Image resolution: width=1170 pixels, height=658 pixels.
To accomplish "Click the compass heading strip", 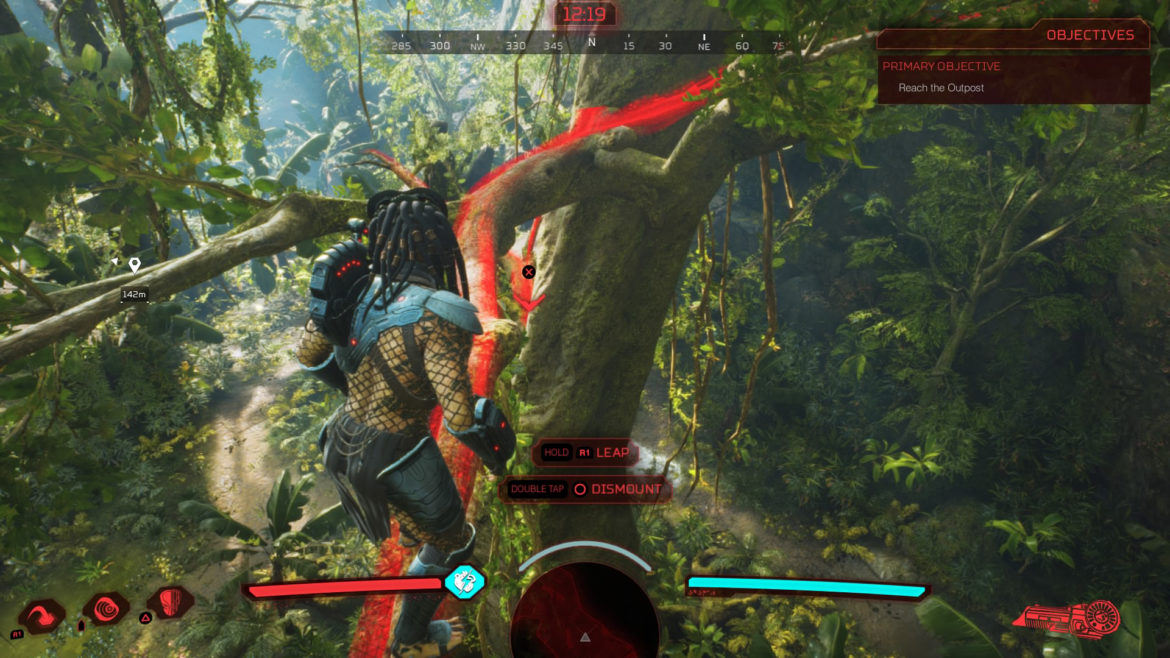I will [585, 45].
